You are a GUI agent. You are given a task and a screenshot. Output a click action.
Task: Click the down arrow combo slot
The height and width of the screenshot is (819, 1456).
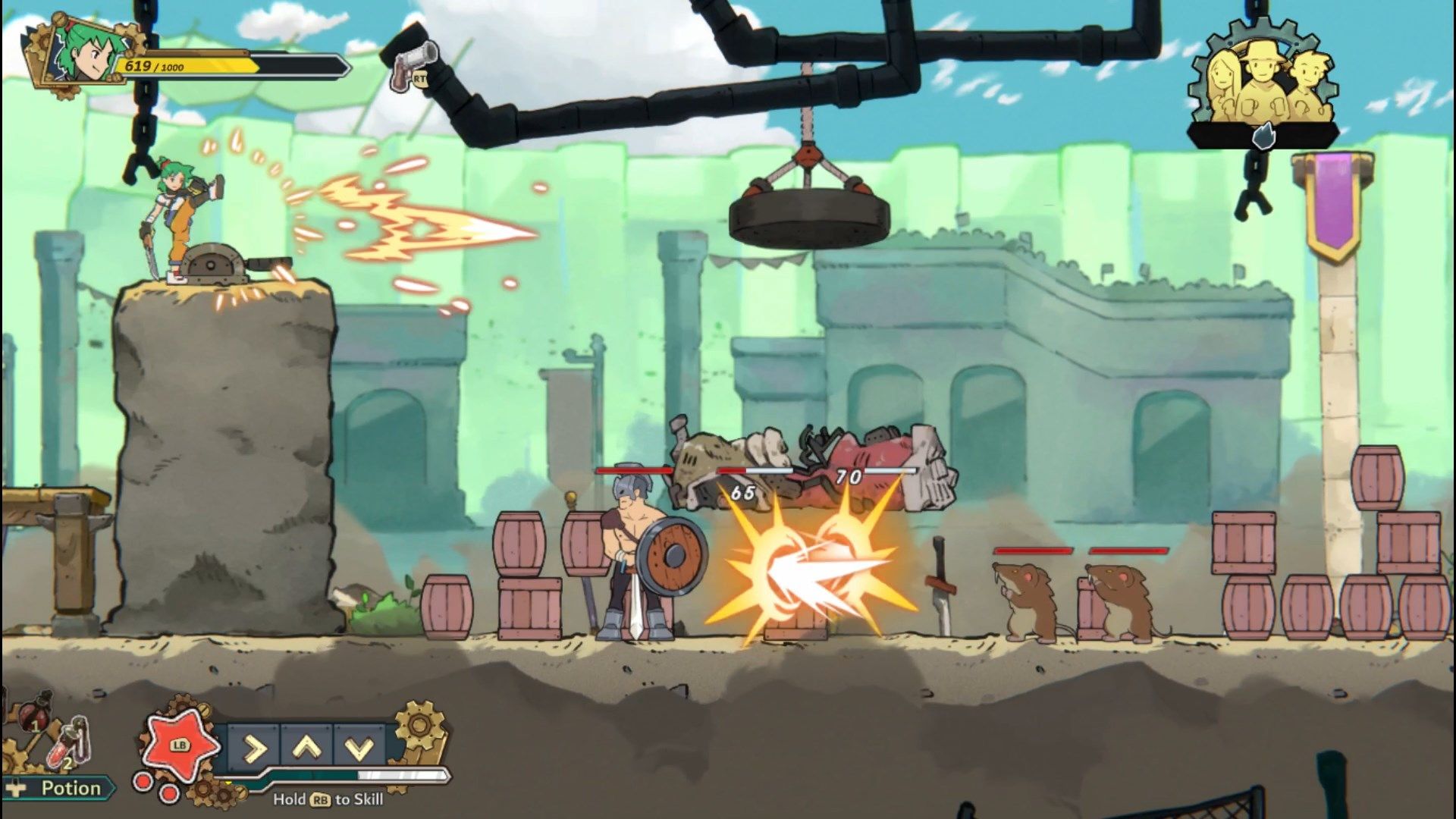click(x=359, y=748)
